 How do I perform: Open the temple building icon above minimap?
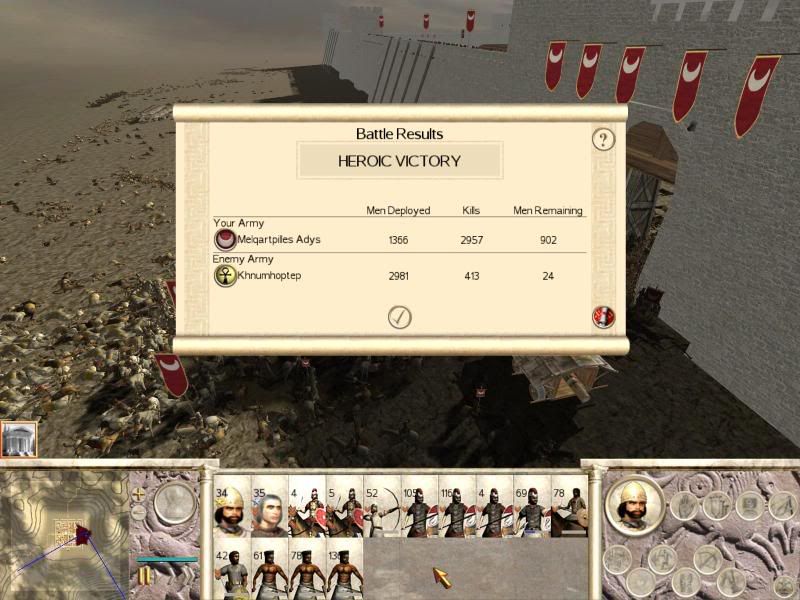[19, 440]
